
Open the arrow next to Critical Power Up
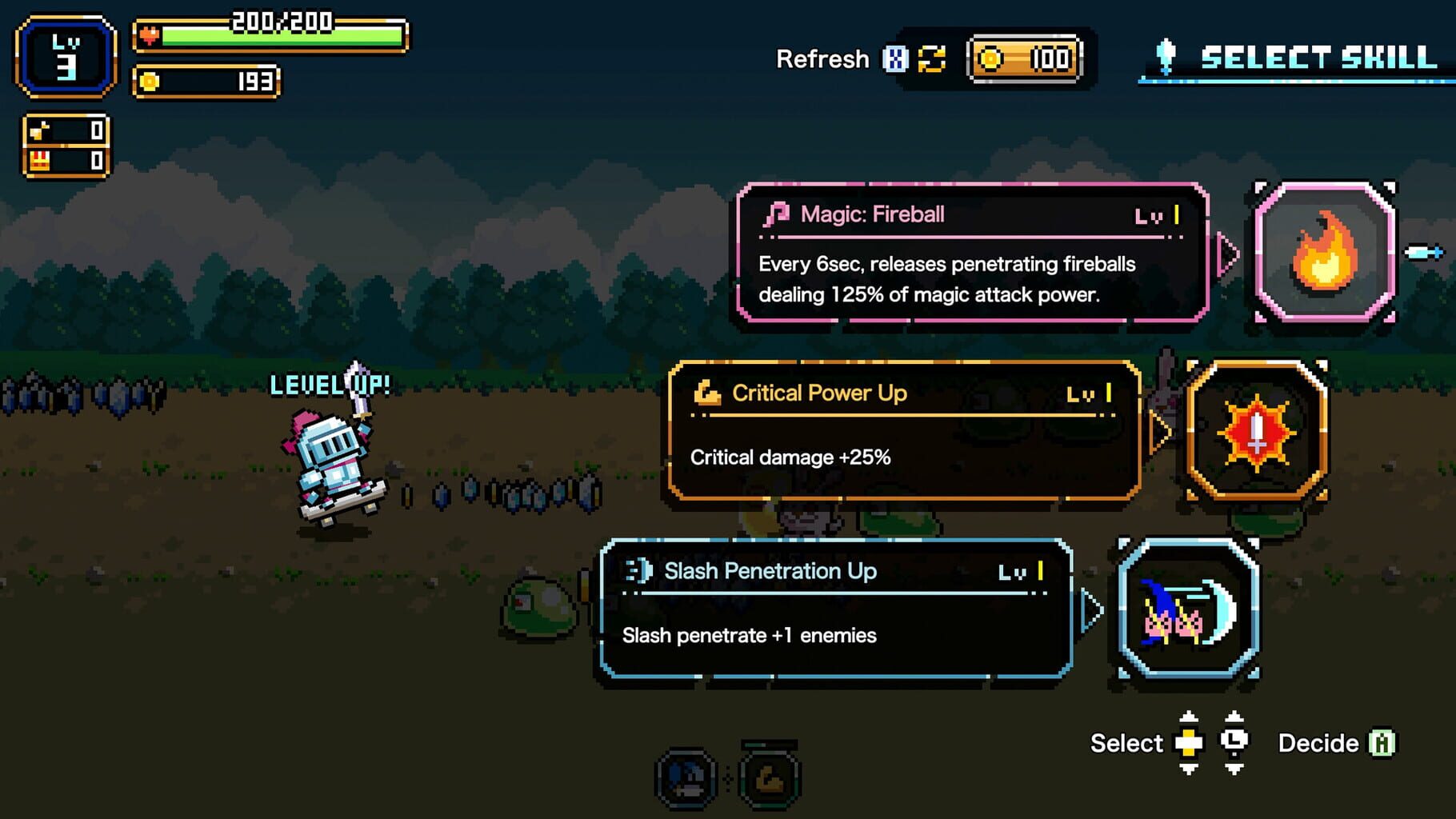(x=1160, y=432)
